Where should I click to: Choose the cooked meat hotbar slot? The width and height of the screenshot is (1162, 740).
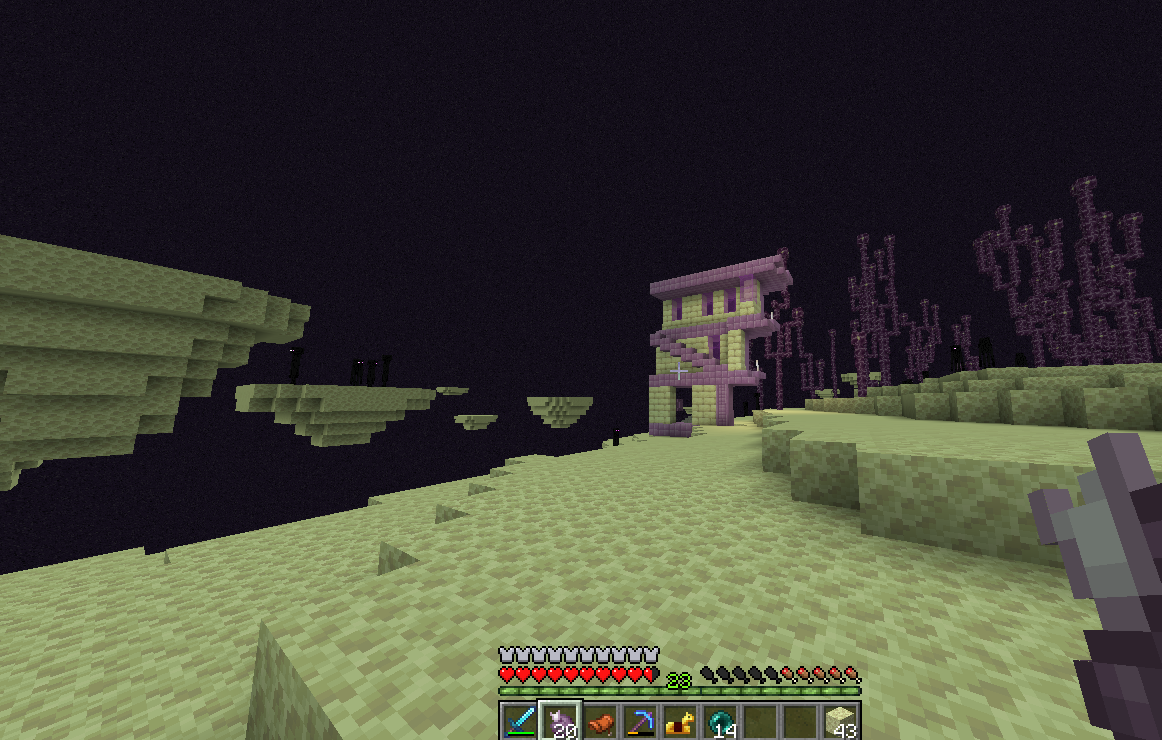pos(600,721)
